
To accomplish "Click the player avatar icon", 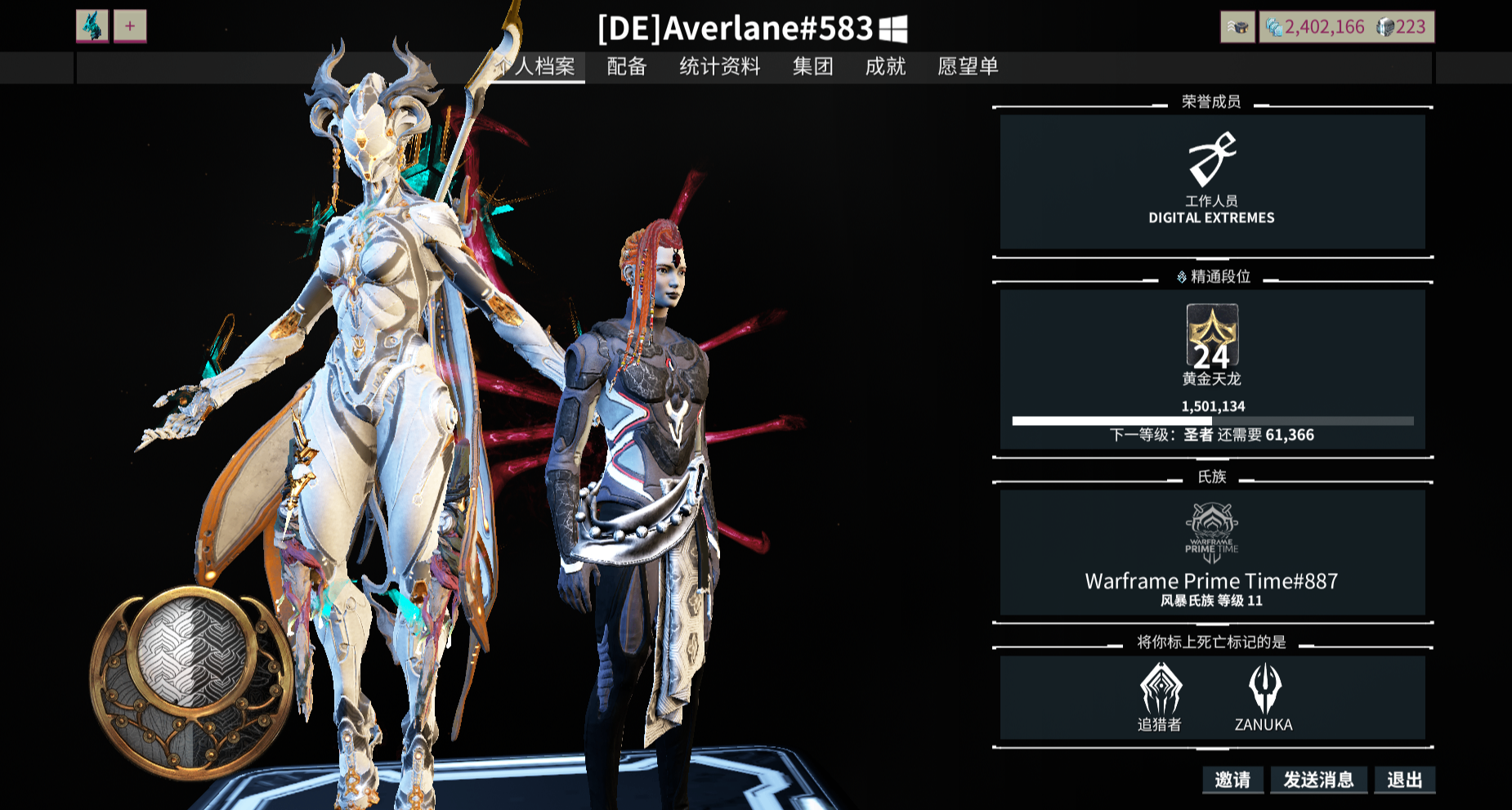I will (92, 26).
